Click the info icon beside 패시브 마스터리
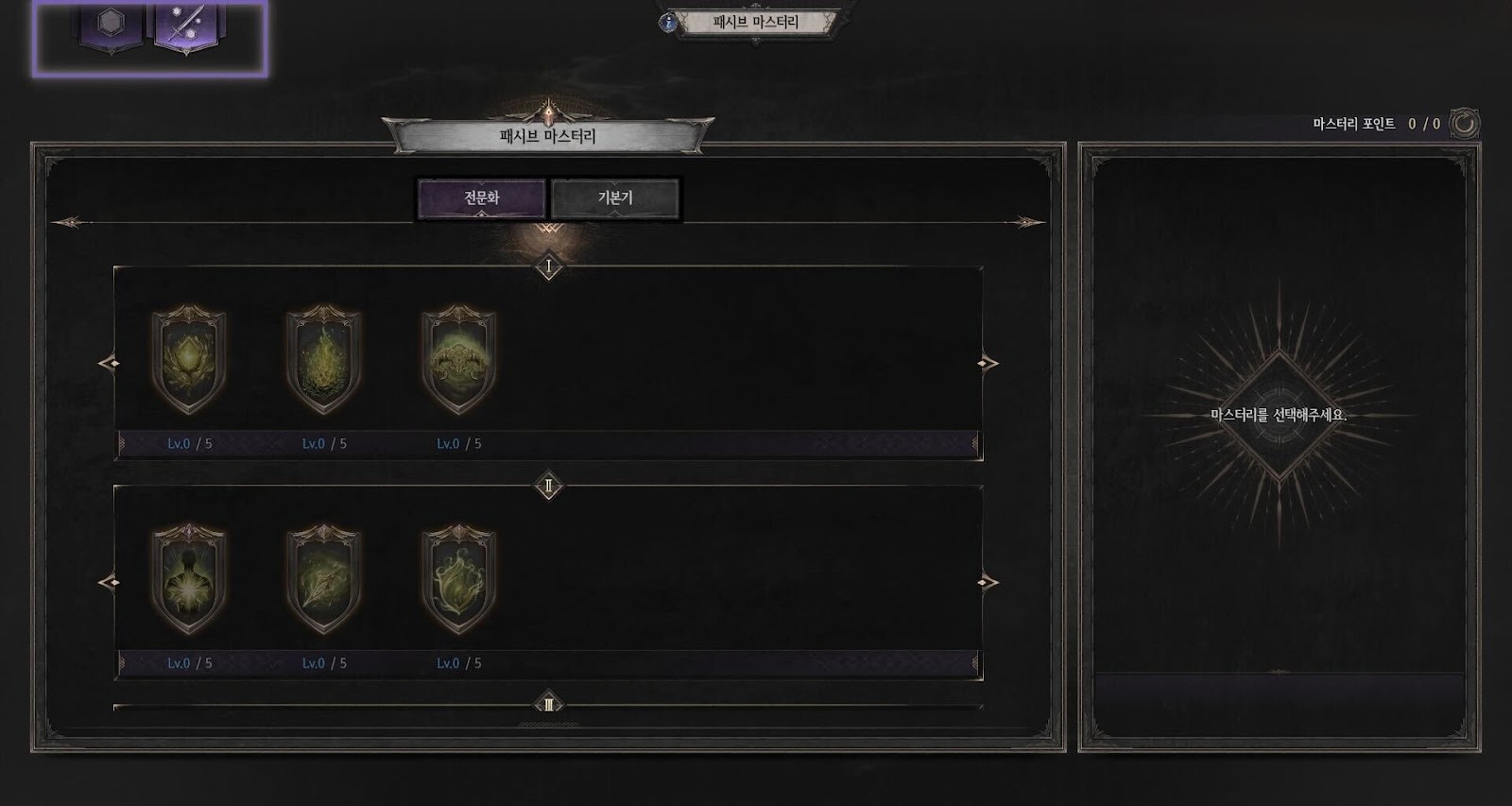 (x=670, y=23)
